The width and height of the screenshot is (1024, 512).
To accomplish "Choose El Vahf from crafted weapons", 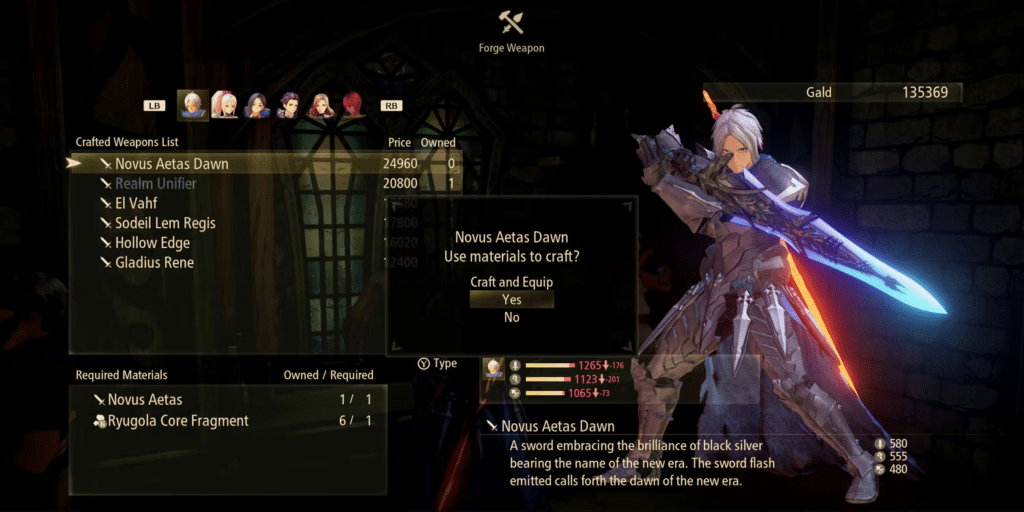I will coord(139,203).
